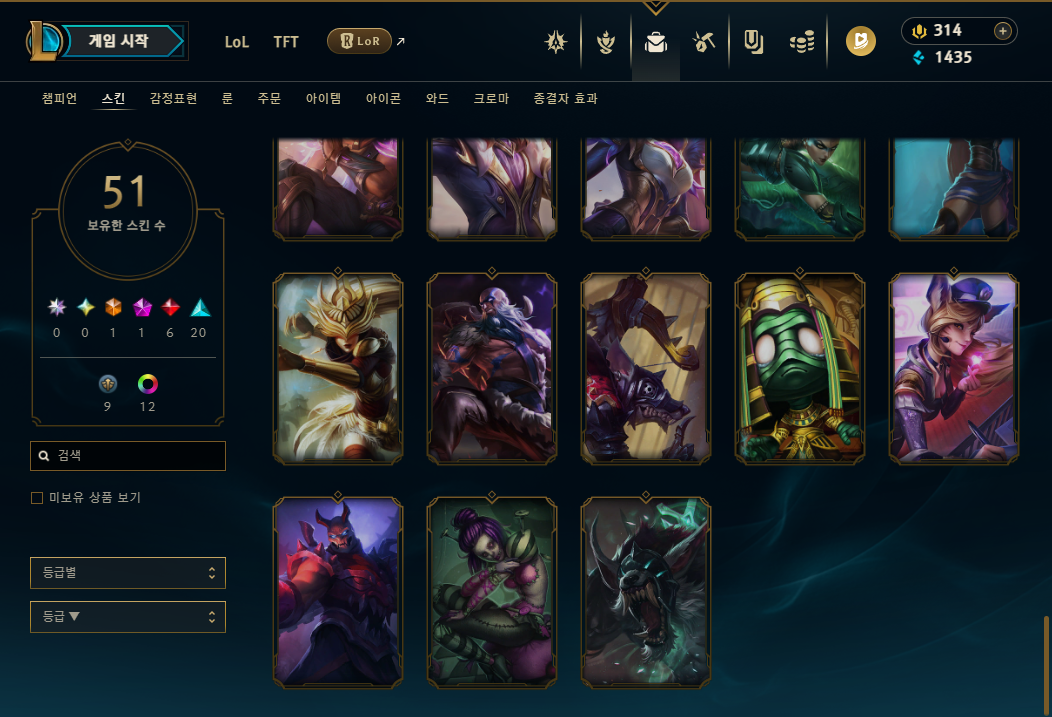Open the 종결자 효과 tab
Viewport: 1052px width, 717px height.
[566, 99]
